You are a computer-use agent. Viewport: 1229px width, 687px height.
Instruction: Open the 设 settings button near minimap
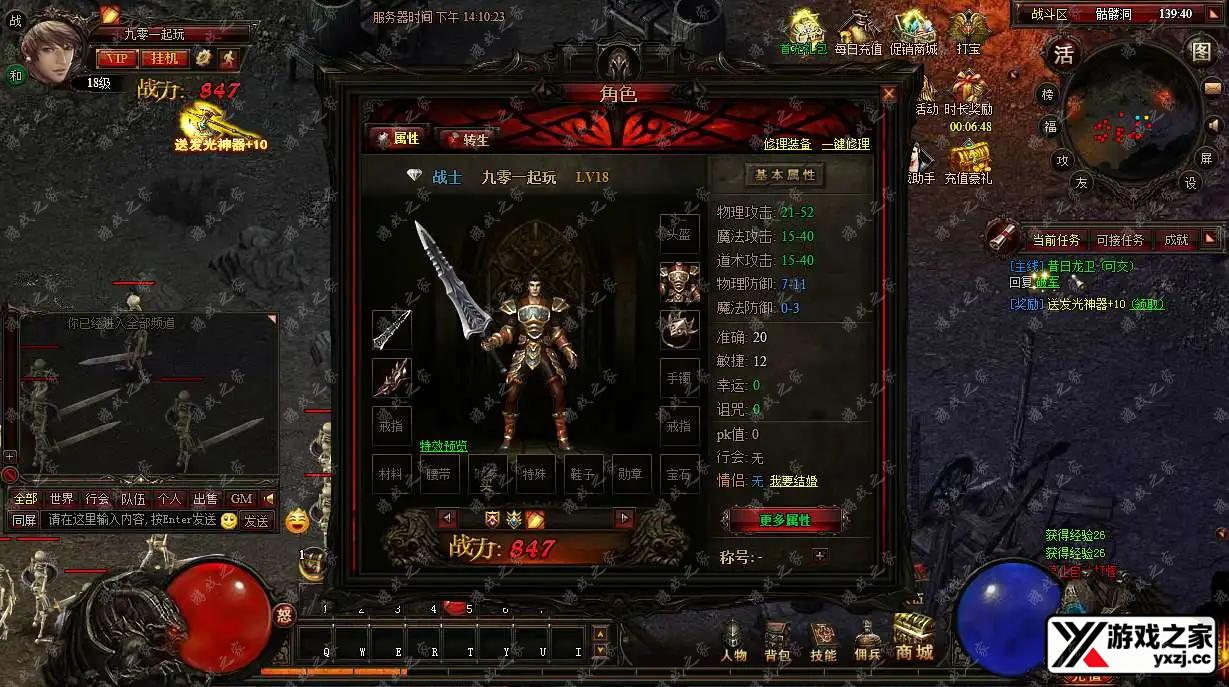(x=1190, y=183)
